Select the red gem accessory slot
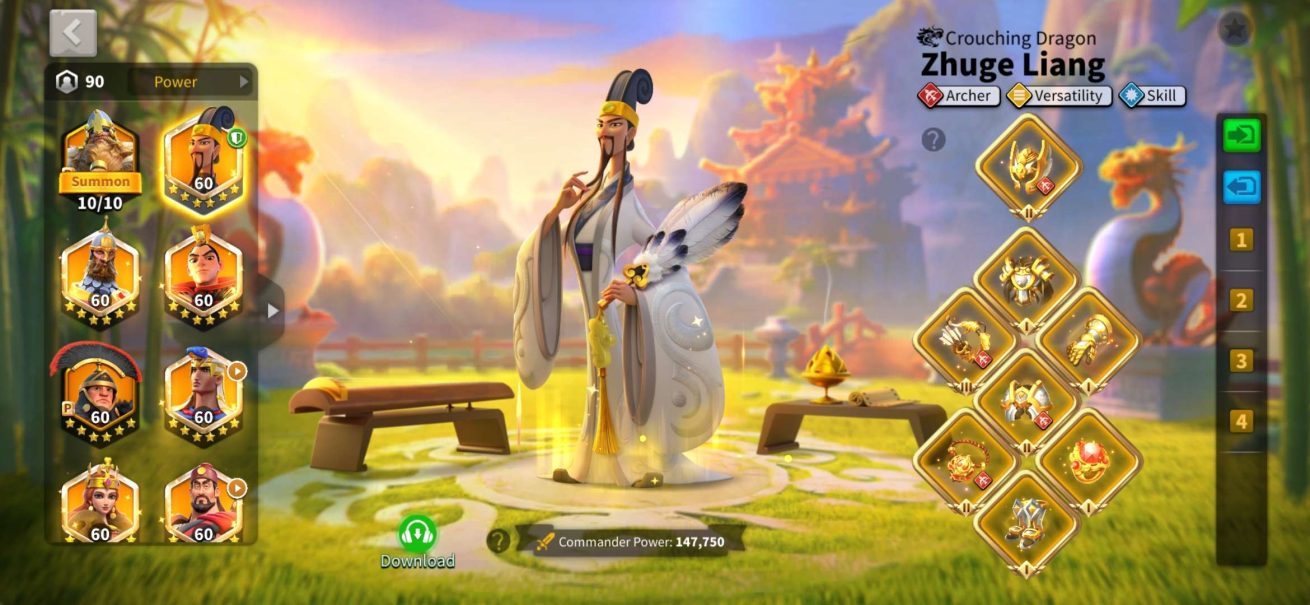The height and width of the screenshot is (605, 1310). pyautogui.click(x=1089, y=461)
